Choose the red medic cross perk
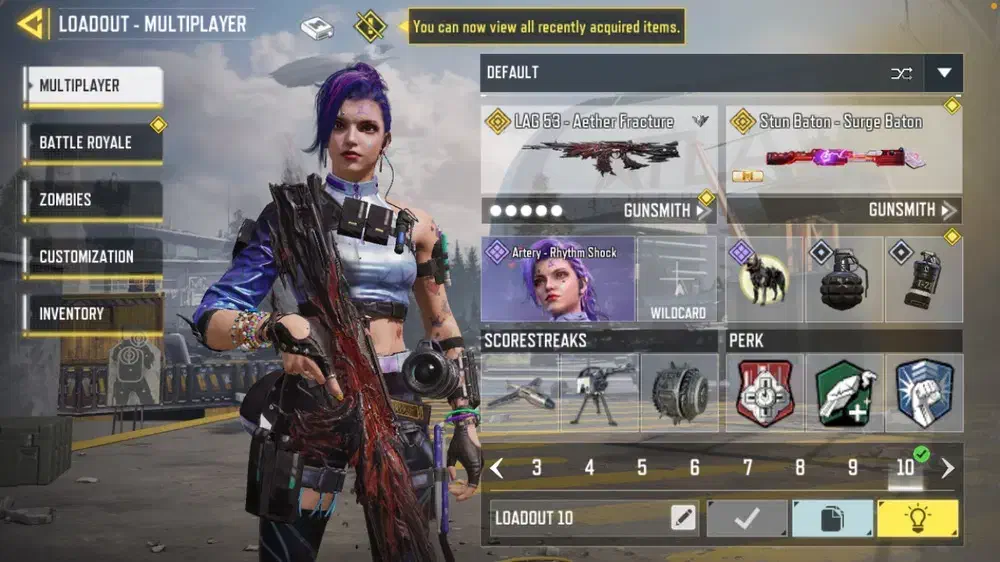Screen dimensions: 1000x562 [765, 393]
